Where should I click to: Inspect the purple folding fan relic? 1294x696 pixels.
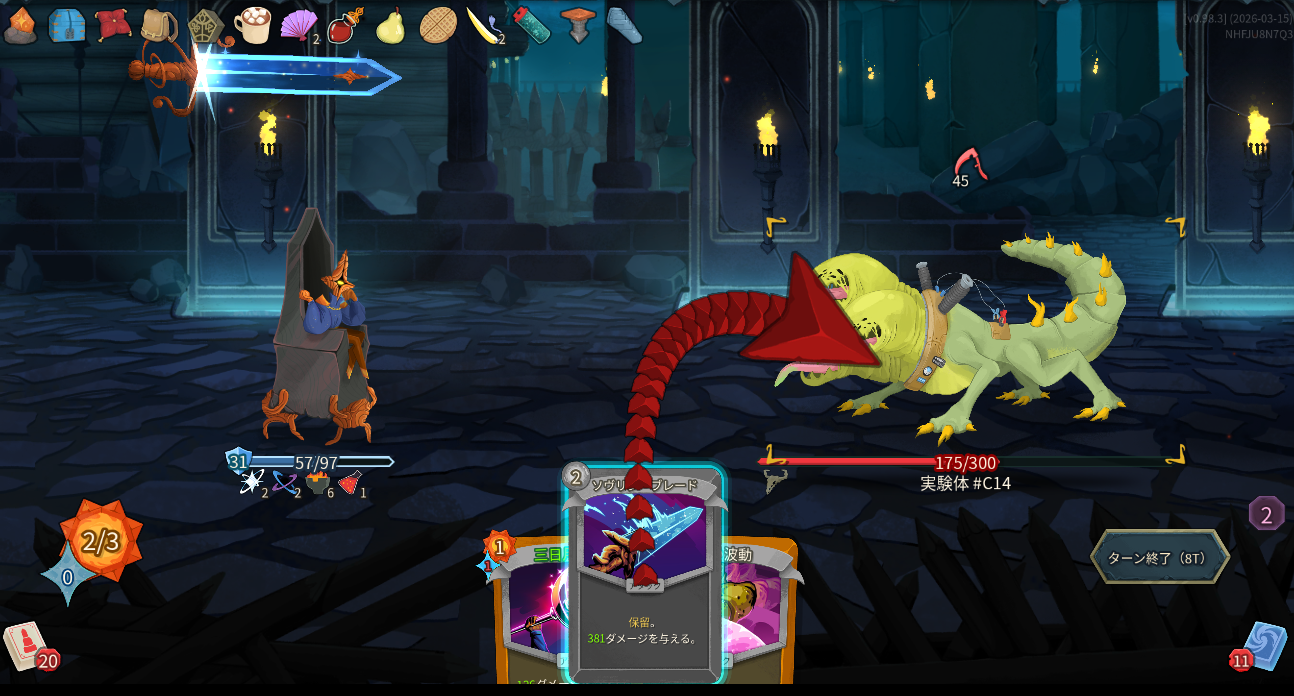point(298,25)
